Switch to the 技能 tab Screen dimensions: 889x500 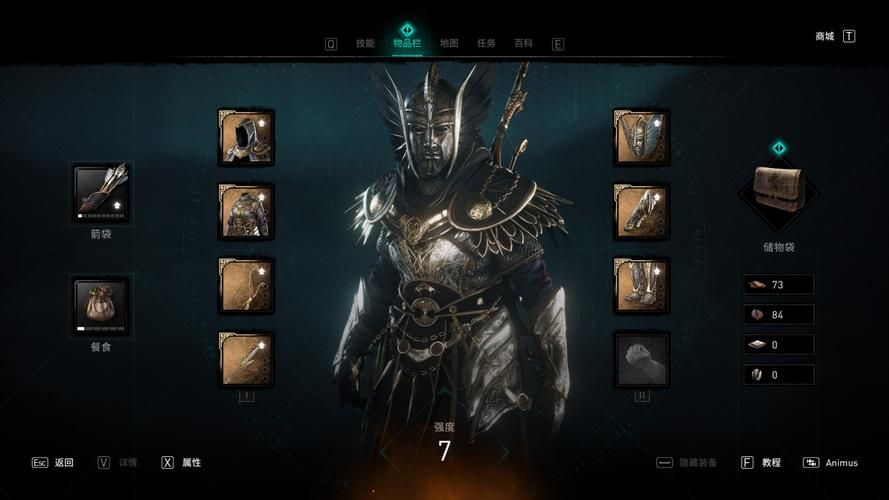[x=365, y=43]
